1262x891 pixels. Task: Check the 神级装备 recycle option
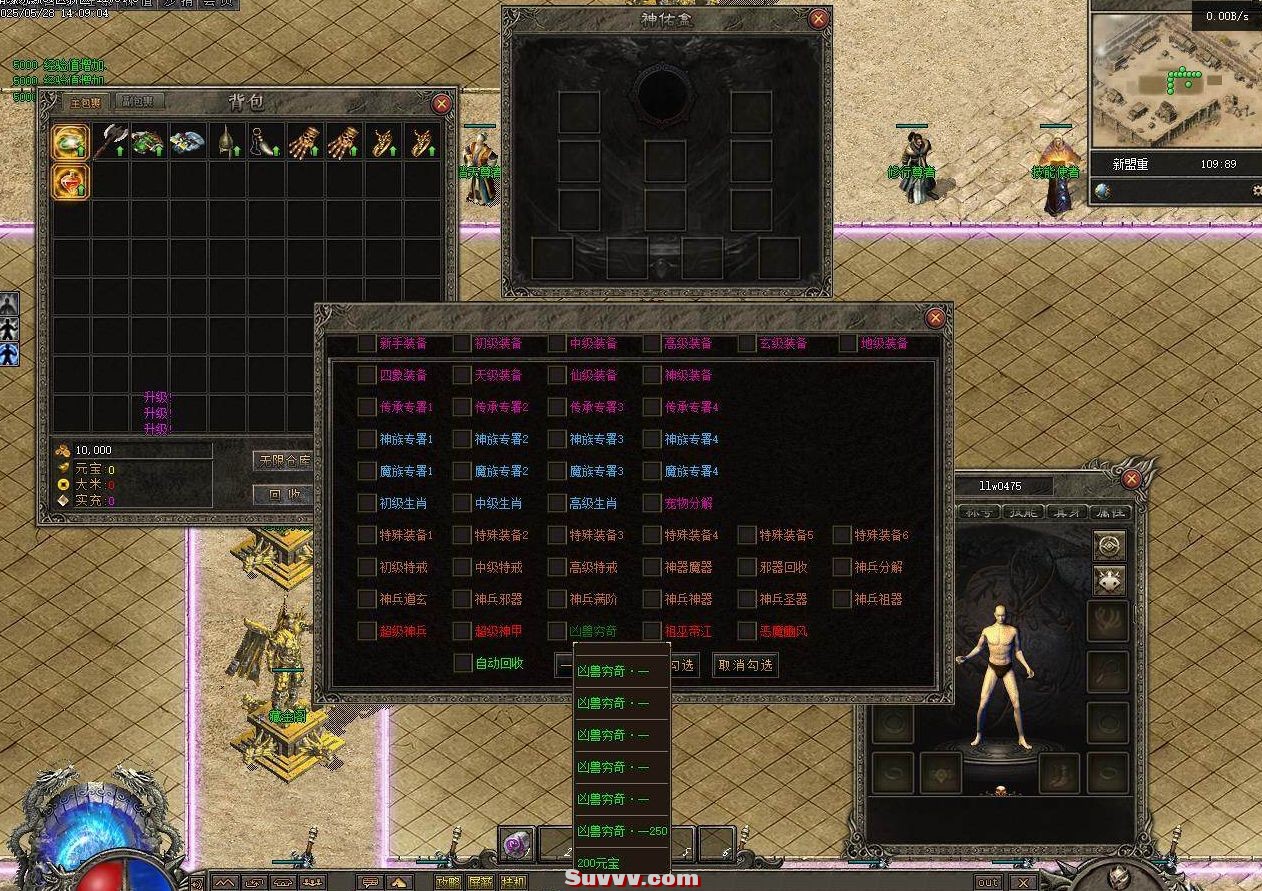tap(652, 376)
